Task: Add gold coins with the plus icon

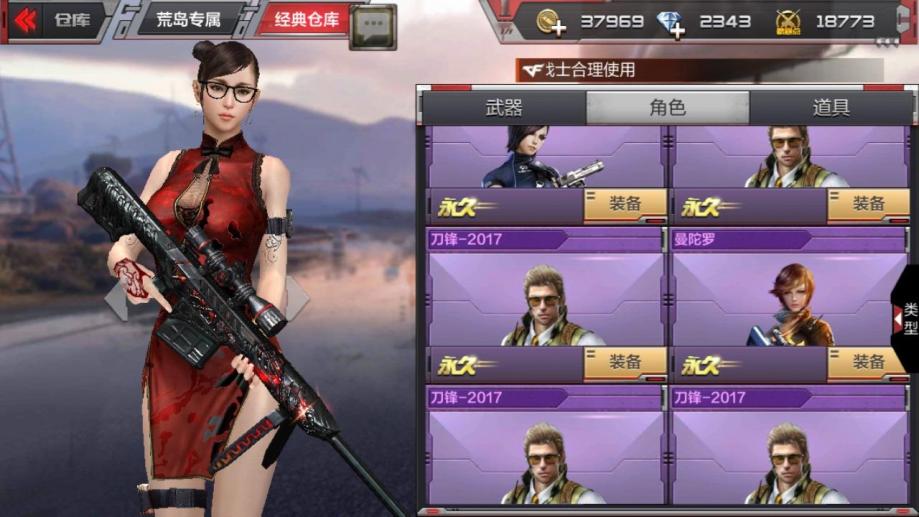Action: [x=550, y=22]
